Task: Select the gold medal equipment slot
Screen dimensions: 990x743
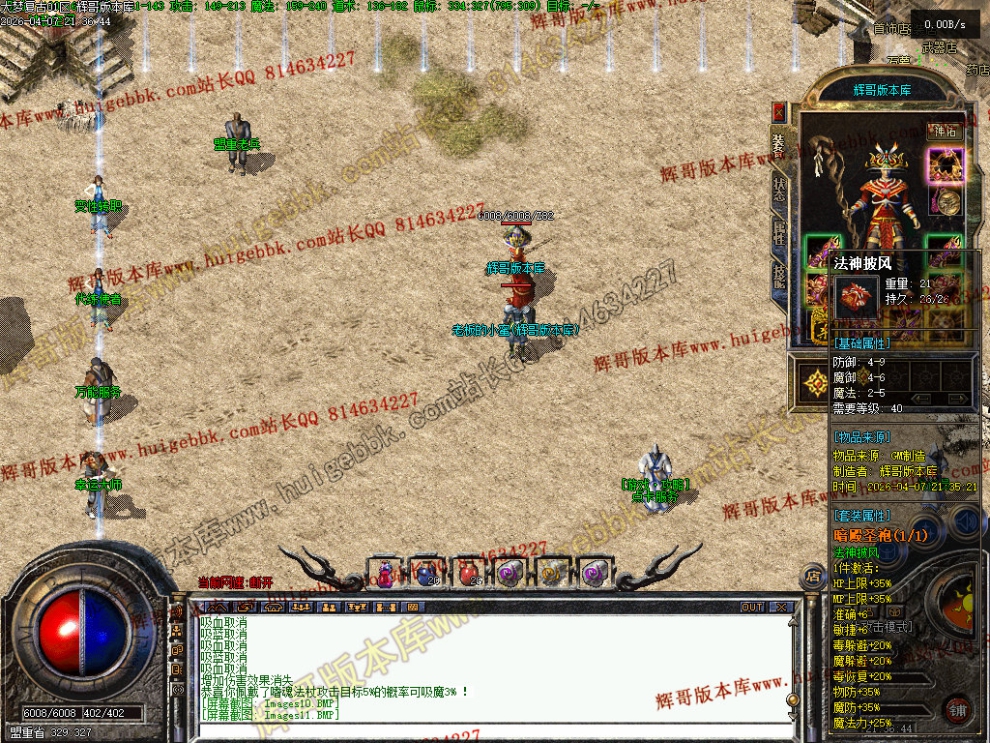Action: pyautogui.click(x=947, y=202)
